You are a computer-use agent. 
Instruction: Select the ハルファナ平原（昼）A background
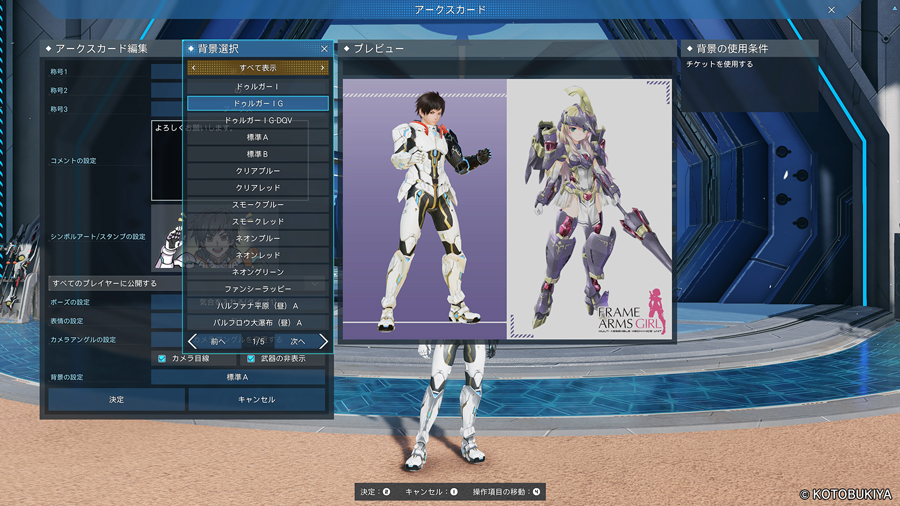(258, 306)
